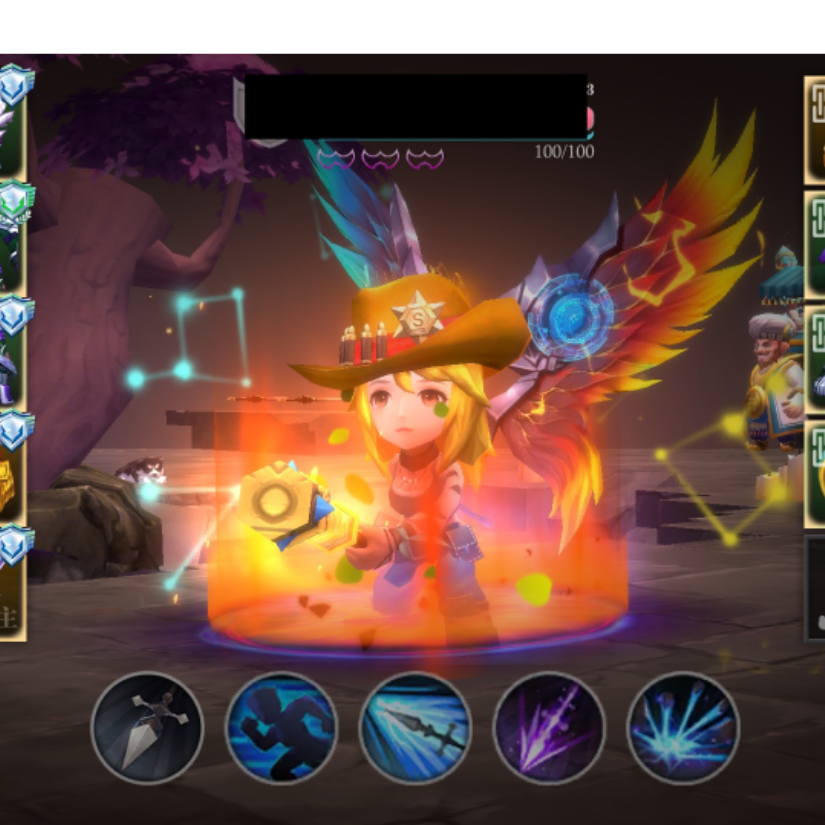Image resolution: width=825 pixels, height=825 pixels.
Task: Activate the blue scattering shards skill
Action: [x=683, y=727]
